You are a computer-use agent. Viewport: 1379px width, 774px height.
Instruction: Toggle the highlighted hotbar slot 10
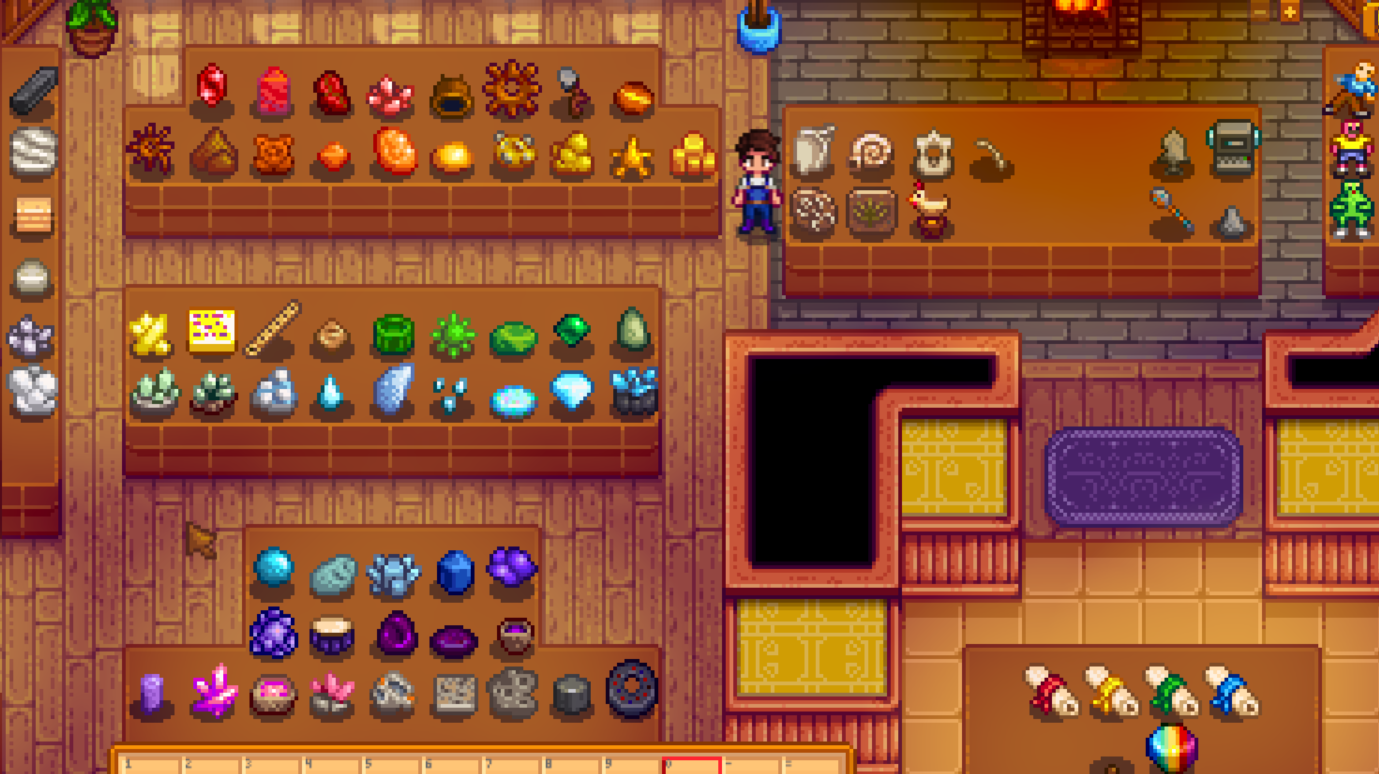coord(690,764)
